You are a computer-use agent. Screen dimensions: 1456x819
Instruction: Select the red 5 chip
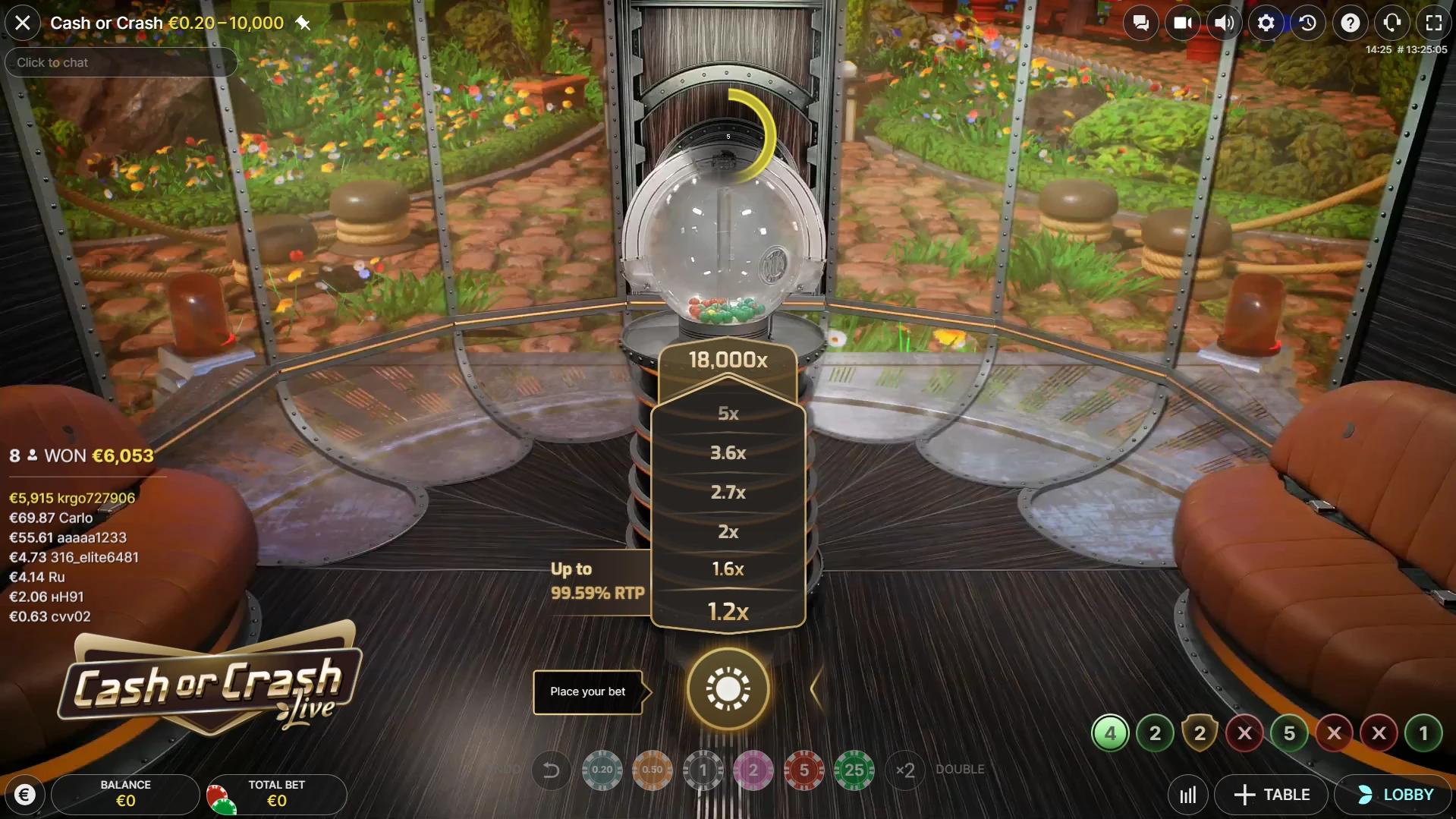(x=803, y=770)
